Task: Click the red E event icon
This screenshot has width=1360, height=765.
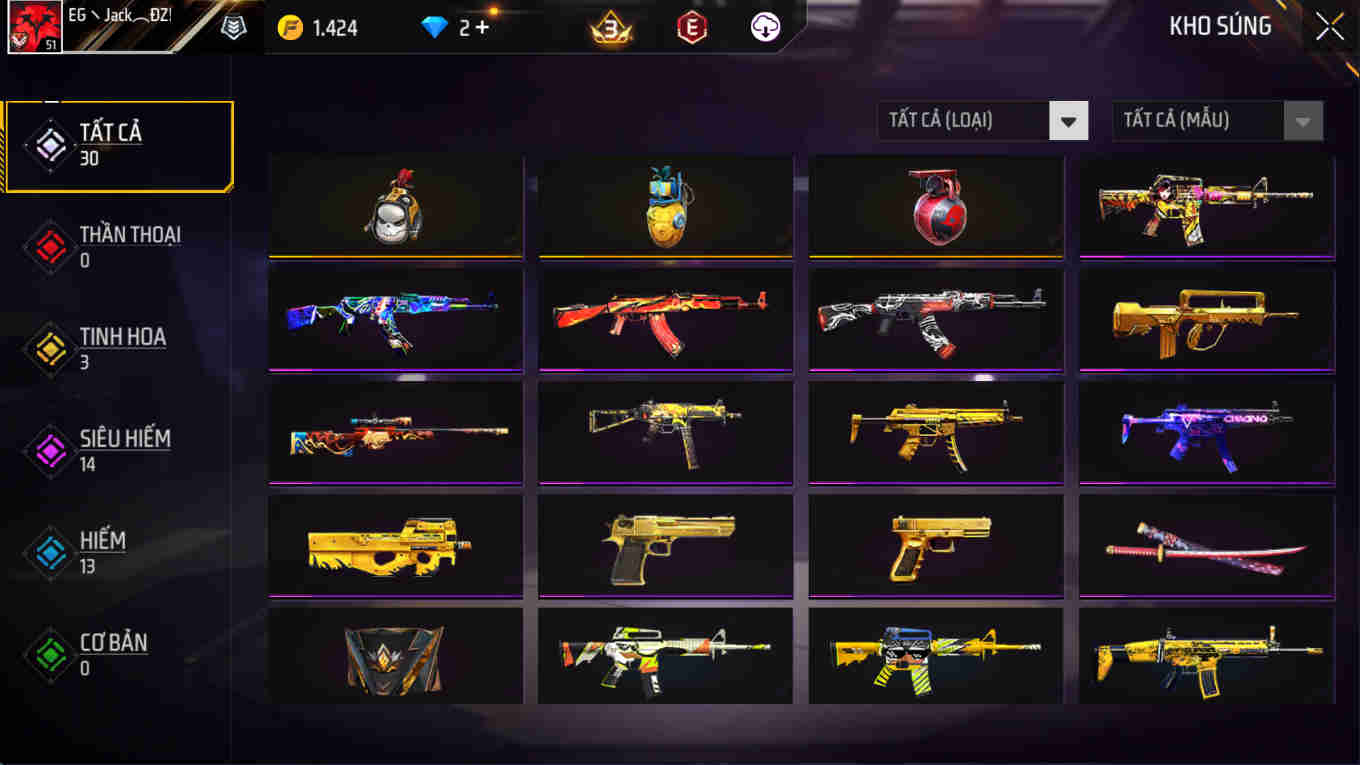Action: 692,27
